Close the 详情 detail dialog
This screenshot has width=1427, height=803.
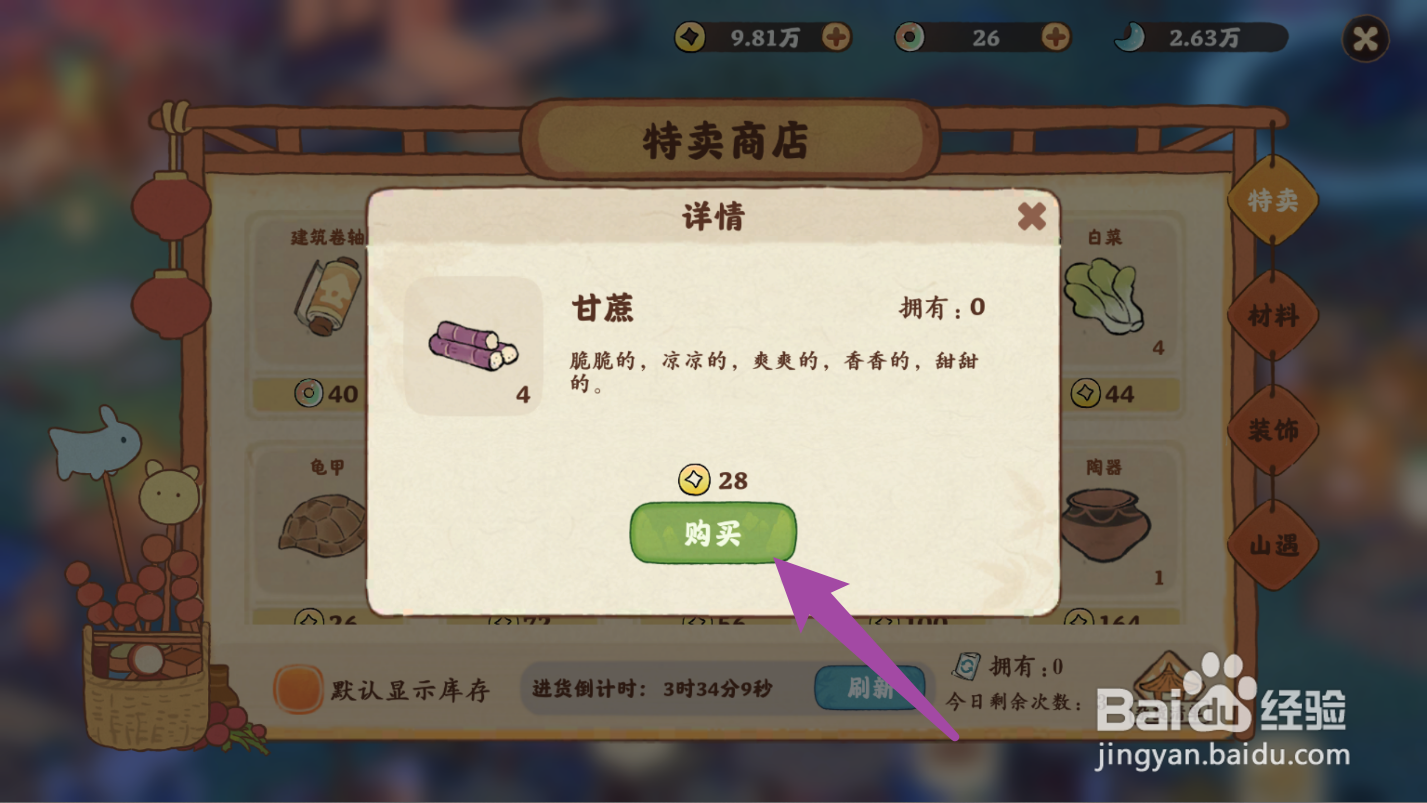(1031, 216)
